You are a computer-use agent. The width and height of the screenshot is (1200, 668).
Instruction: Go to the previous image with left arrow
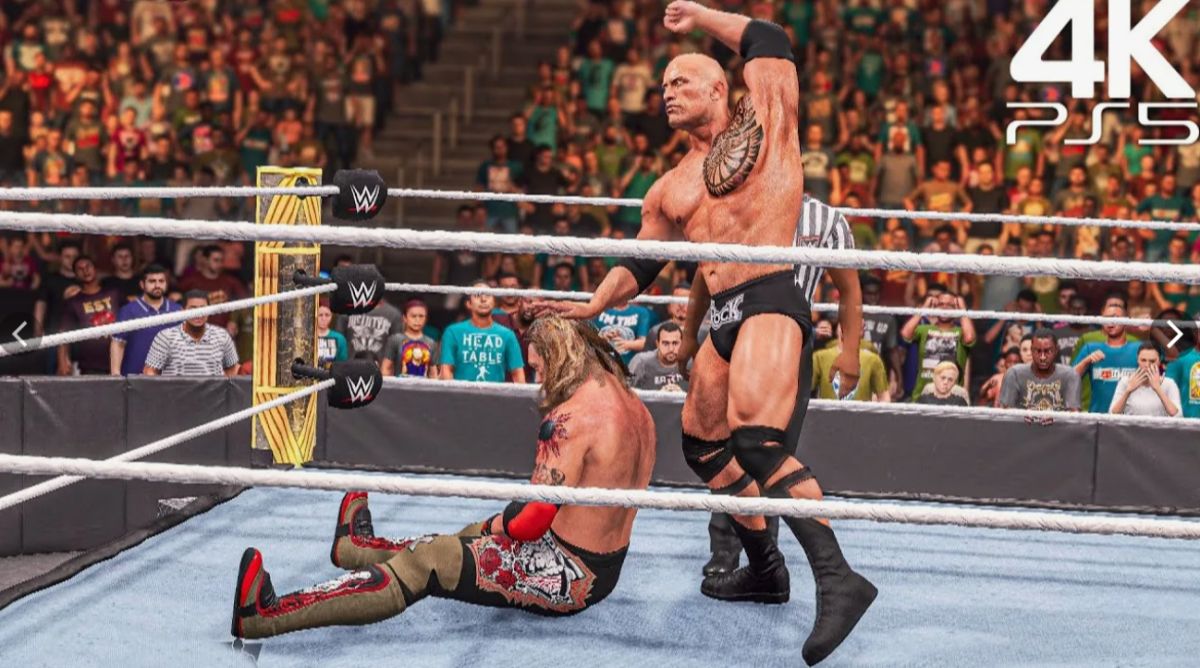tap(20, 334)
